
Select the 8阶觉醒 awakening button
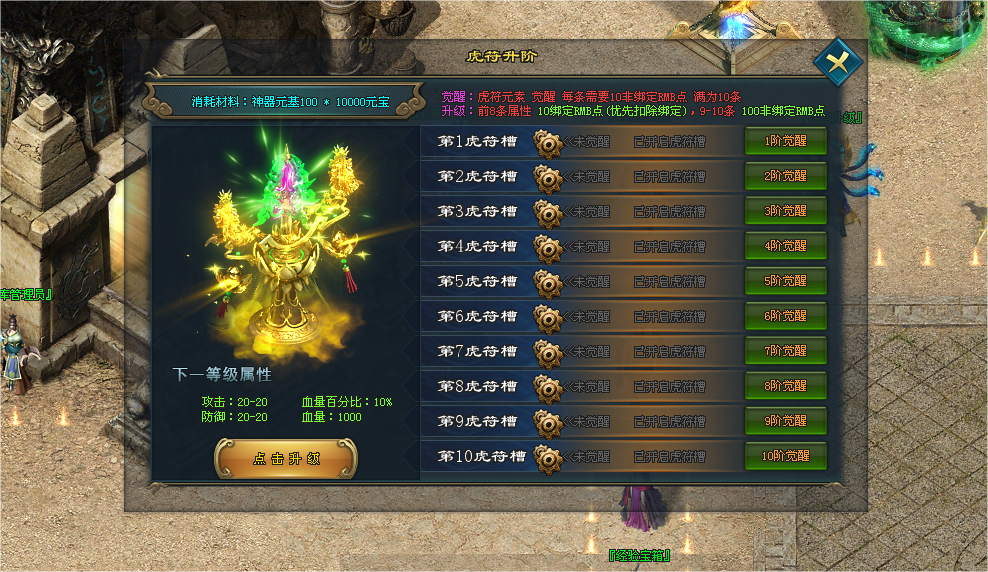[x=785, y=386]
